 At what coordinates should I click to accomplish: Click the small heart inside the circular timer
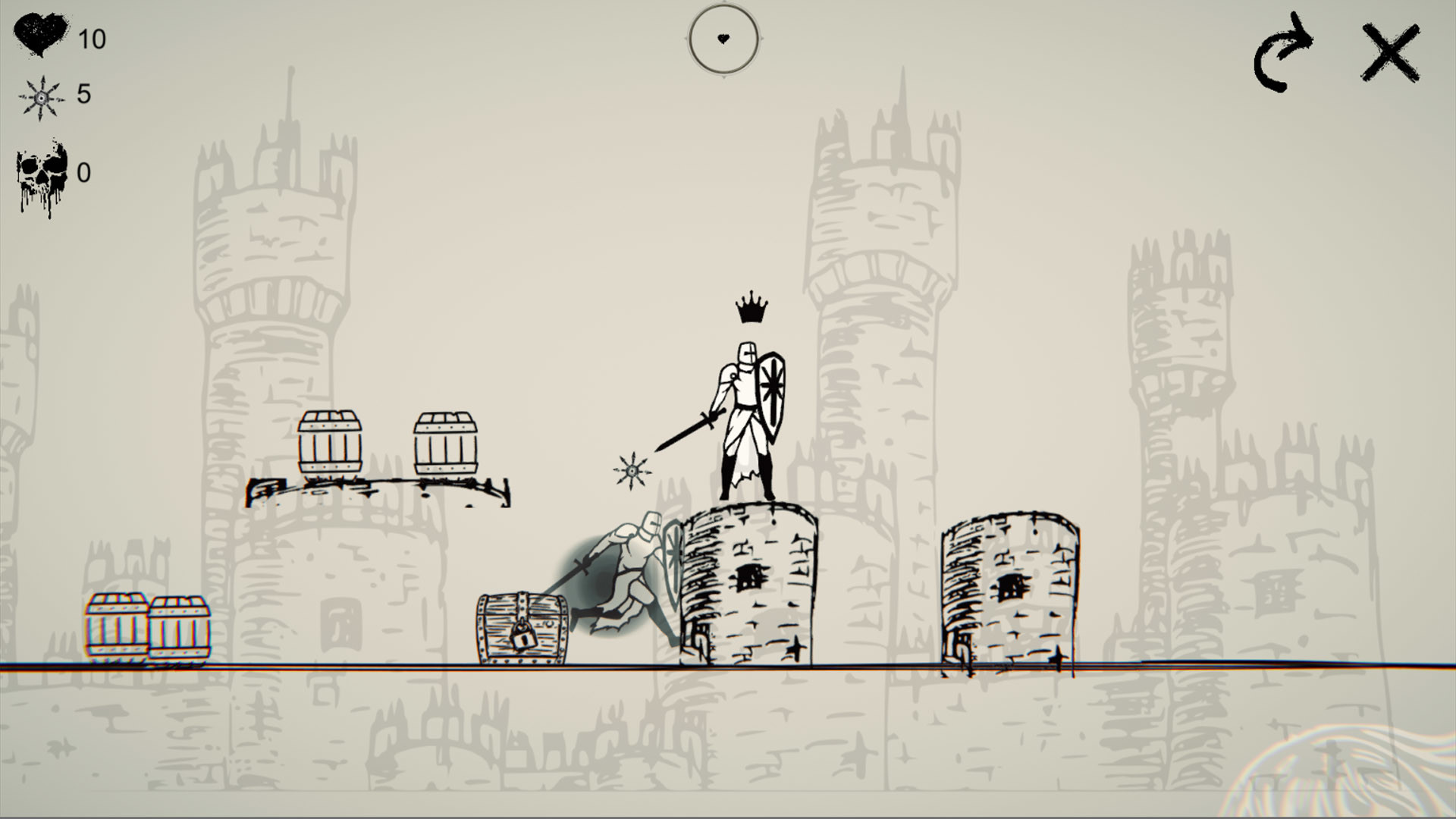pyautogui.click(x=724, y=39)
